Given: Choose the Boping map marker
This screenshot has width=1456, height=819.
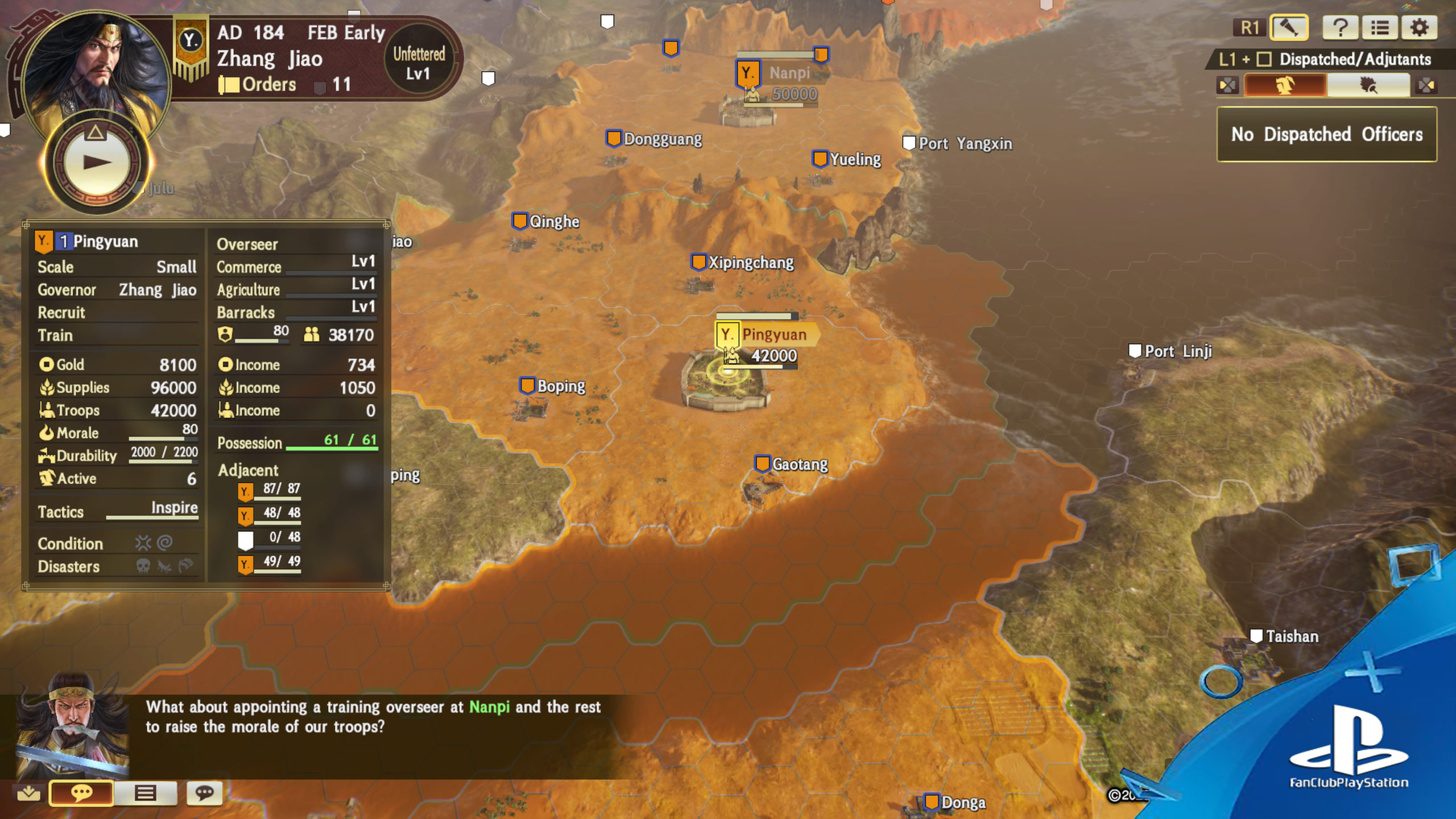Looking at the screenshot, I should 527,386.
